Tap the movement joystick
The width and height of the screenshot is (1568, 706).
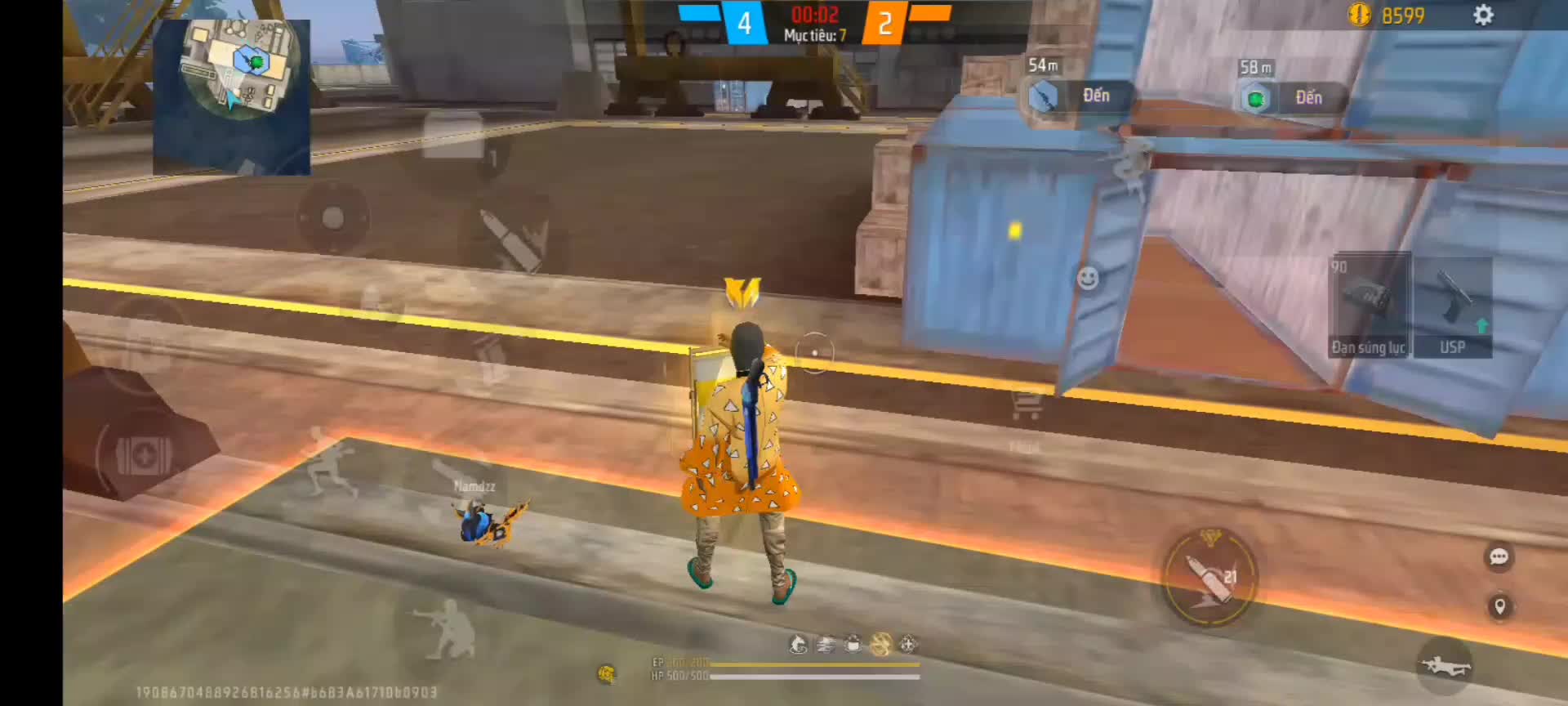pyautogui.click(x=332, y=218)
